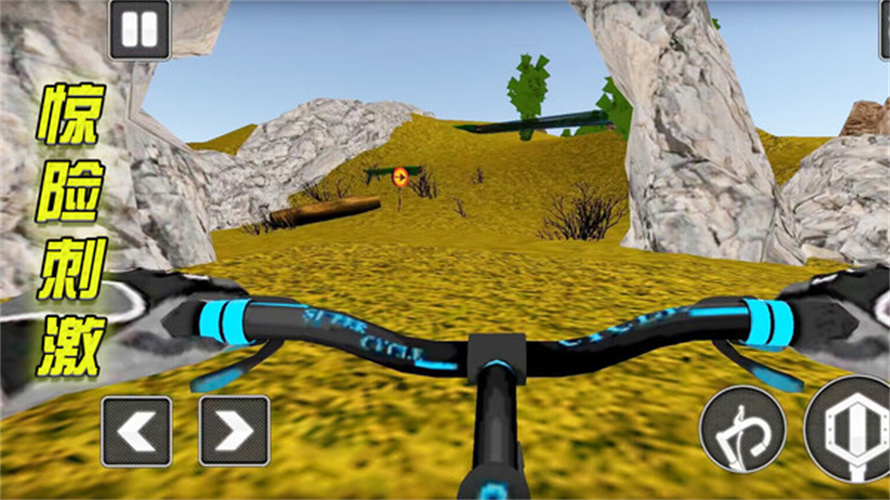Steer right with the right arrow button
This screenshot has height=500, width=890.
(234, 431)
